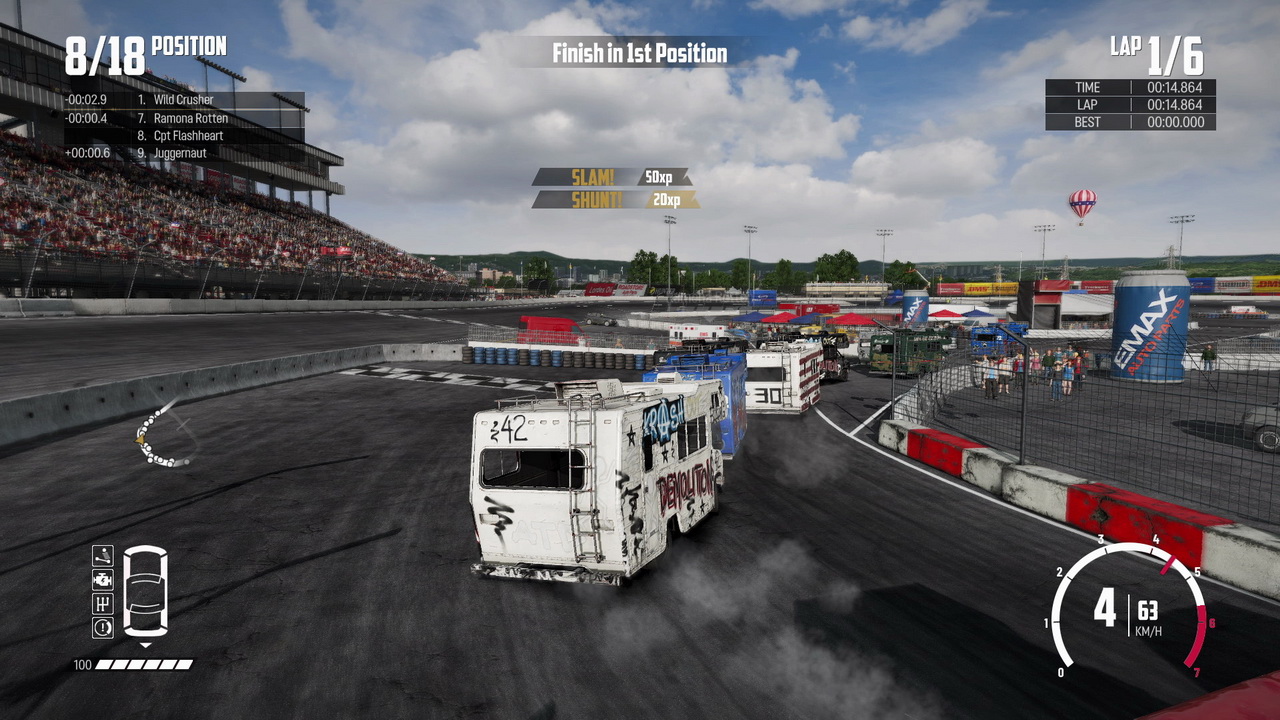
Task: Select the car damage diagram
Action: tap(145, 591)
